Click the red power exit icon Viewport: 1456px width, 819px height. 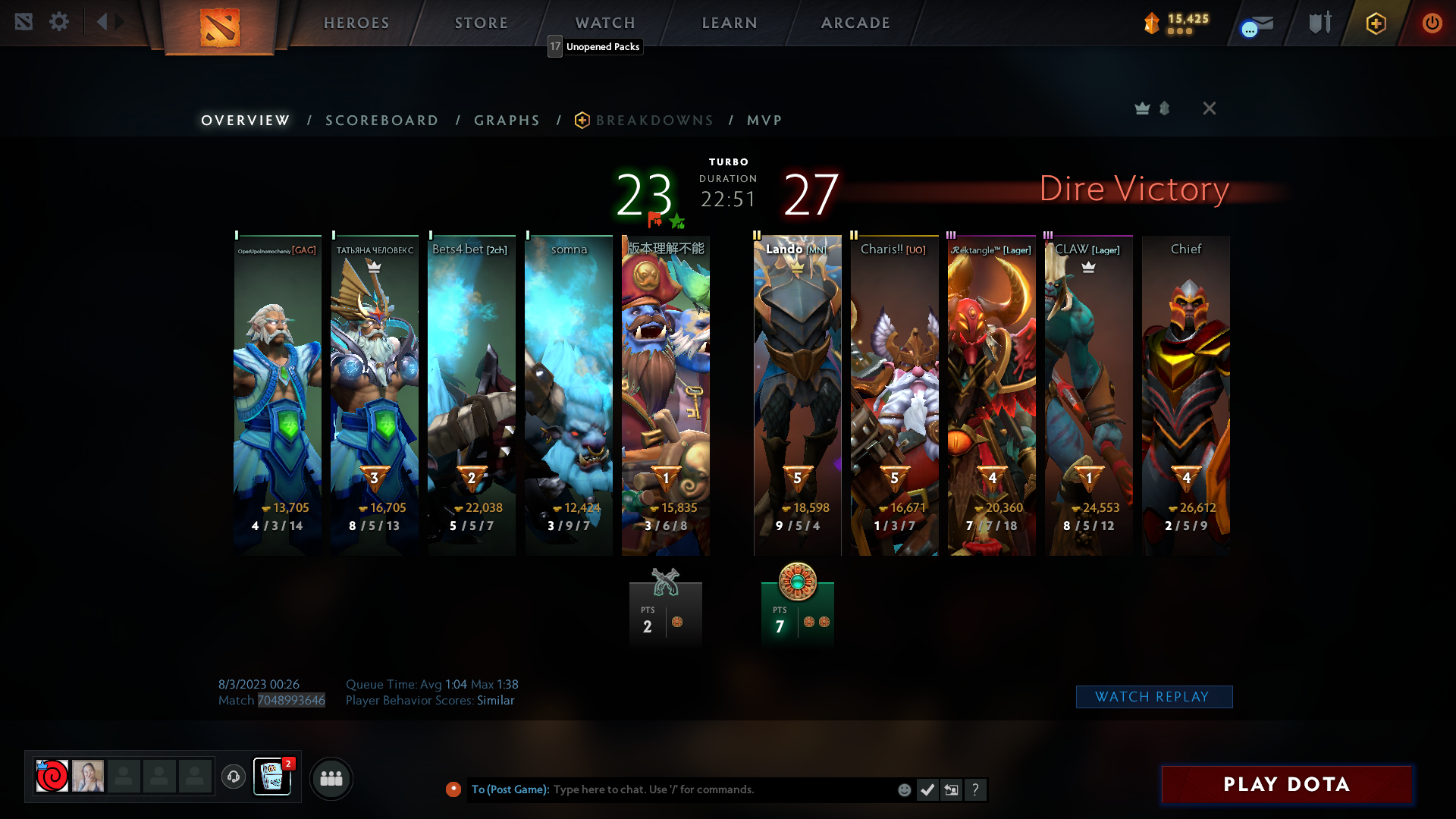point(1432,24)
